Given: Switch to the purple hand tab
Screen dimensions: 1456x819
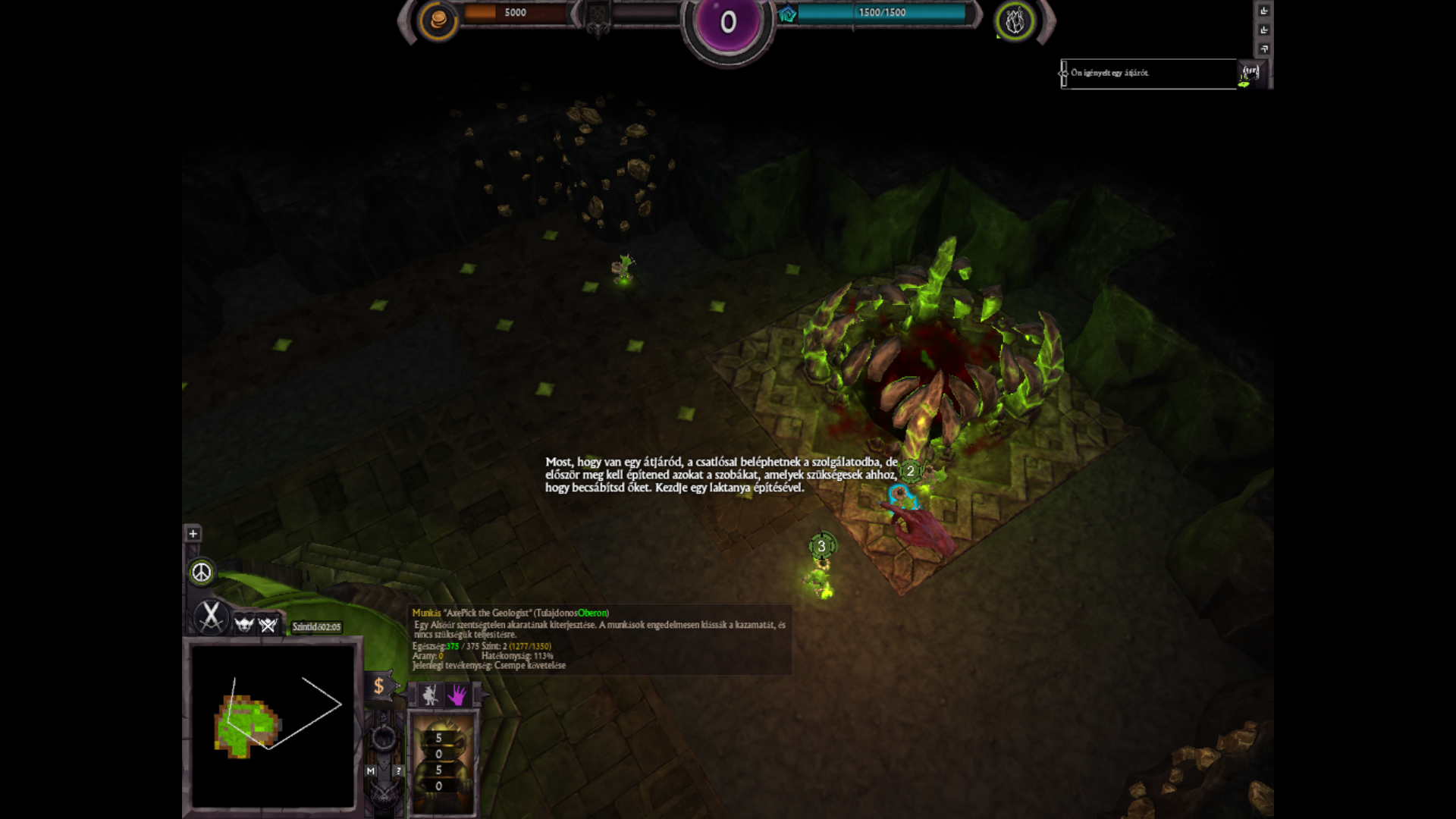Looking at the screenshot, I should tap(457, 695).
